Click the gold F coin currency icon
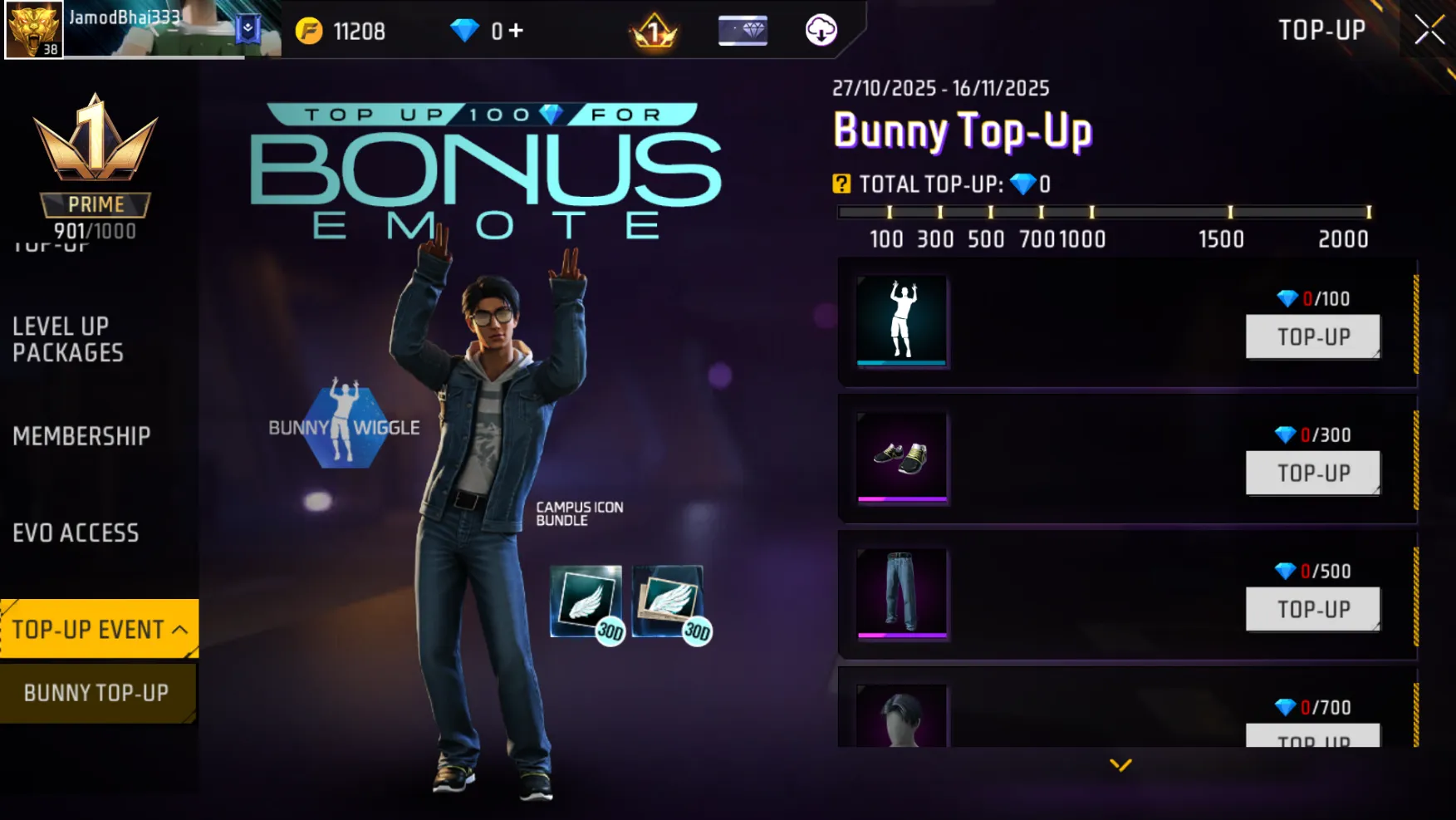Image resolution: width=1456 pixels, height=820 pixels. pos(311,31)
